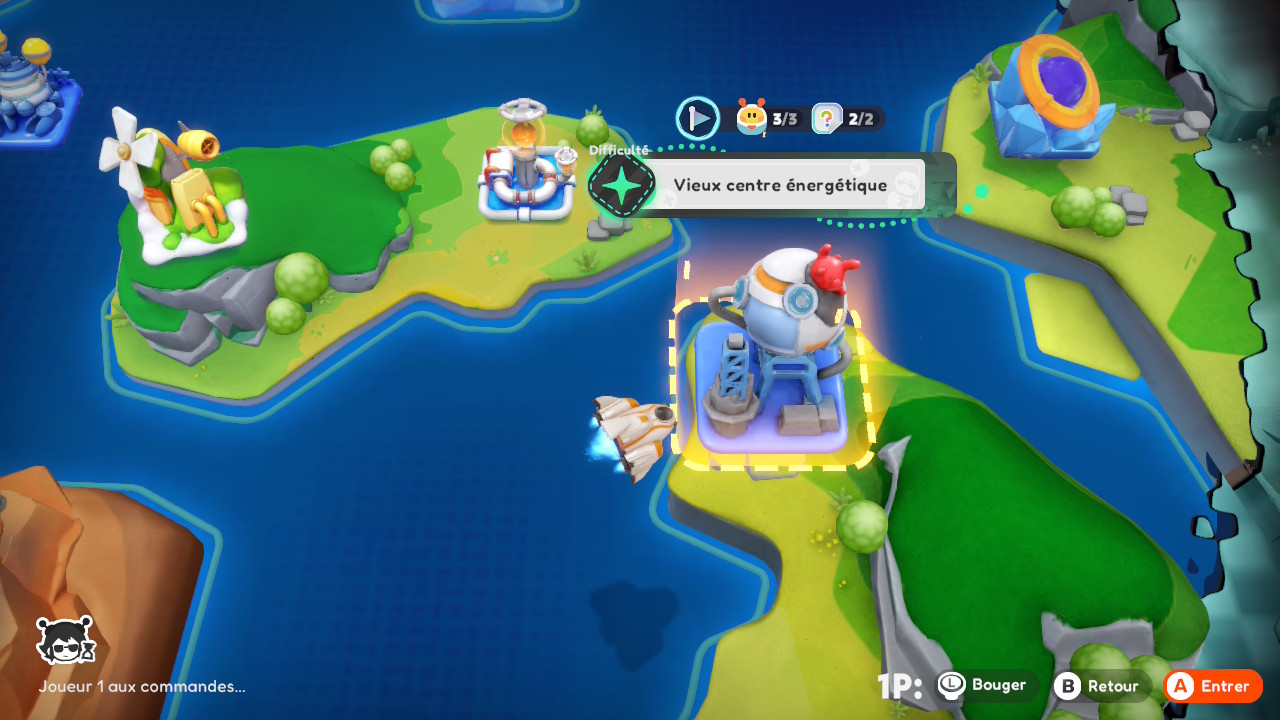
Task: Click the player one avatar icon
Action: pos(65,641)
